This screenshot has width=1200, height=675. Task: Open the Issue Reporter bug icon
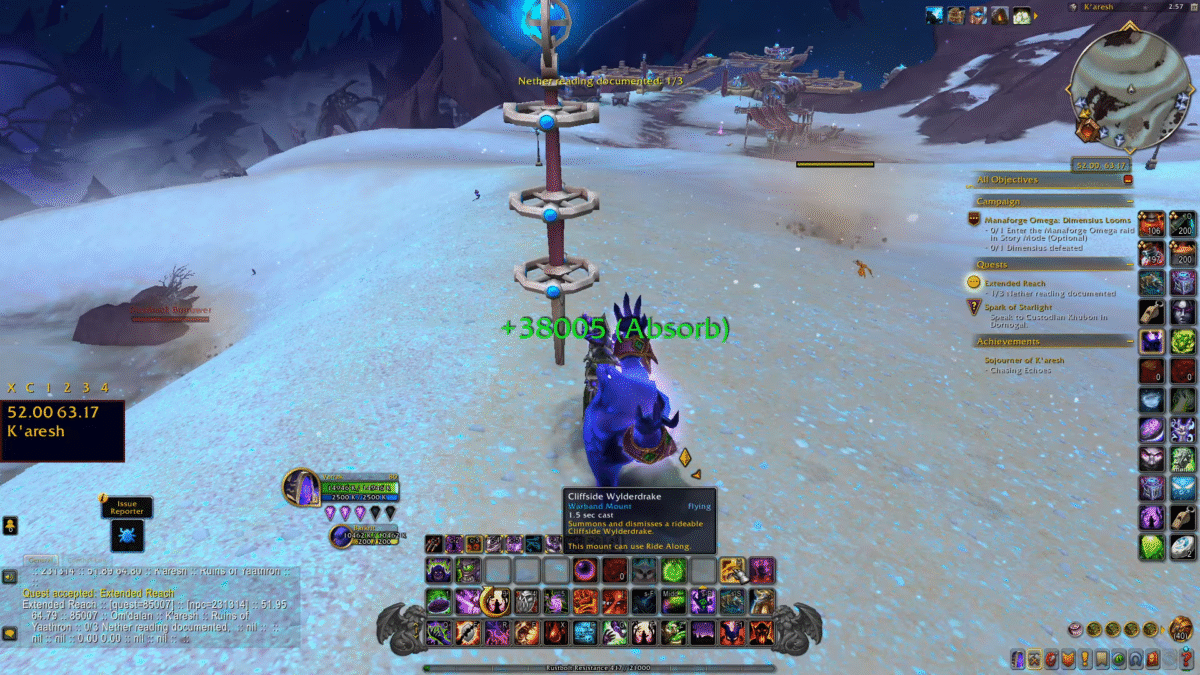coord(127,535)
